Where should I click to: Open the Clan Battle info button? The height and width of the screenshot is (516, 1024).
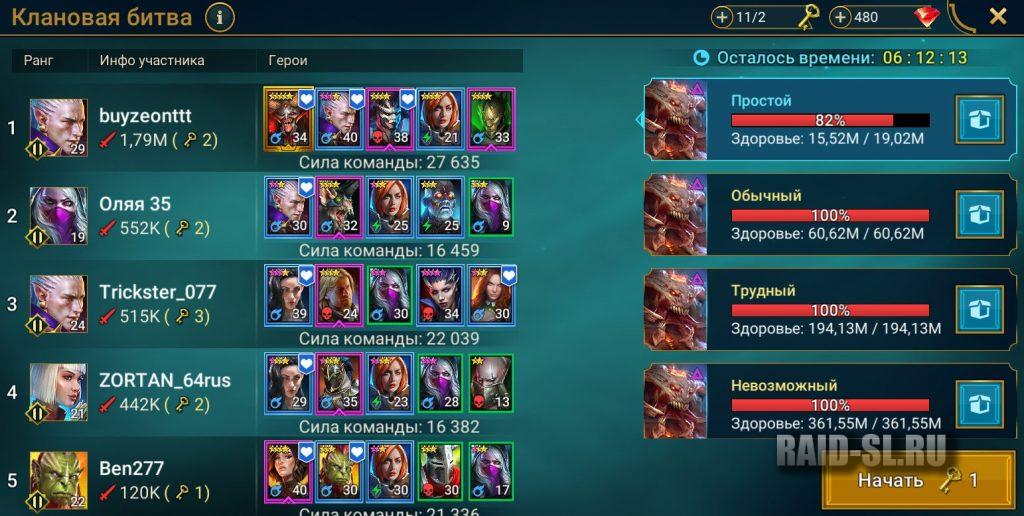[219, 17]
